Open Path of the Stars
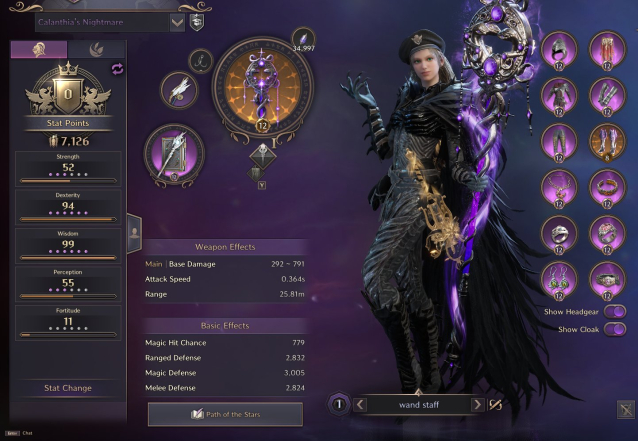Screen dimensions: 638x441 coord(225,414)
